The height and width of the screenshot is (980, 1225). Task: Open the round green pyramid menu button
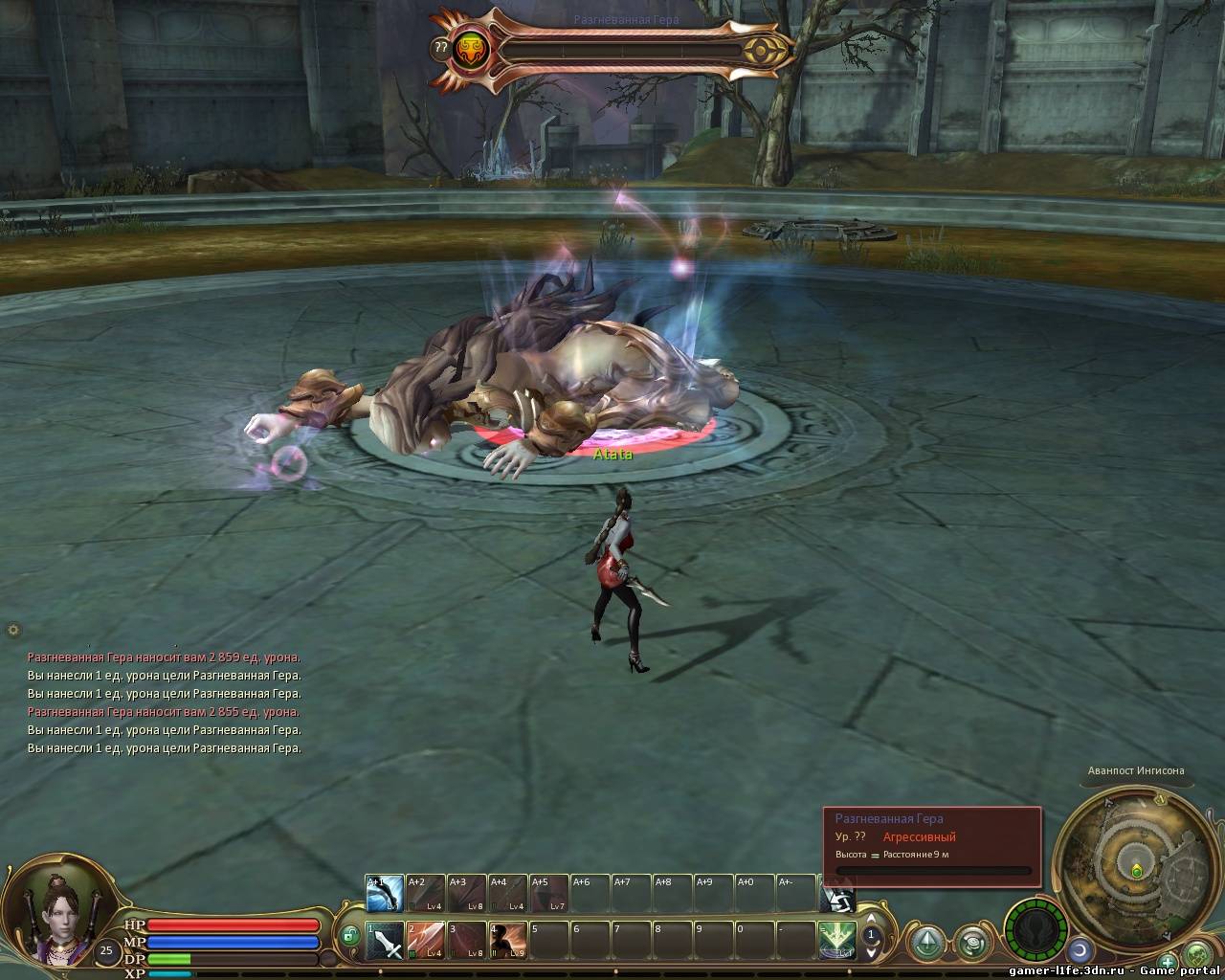click(927, 942)
